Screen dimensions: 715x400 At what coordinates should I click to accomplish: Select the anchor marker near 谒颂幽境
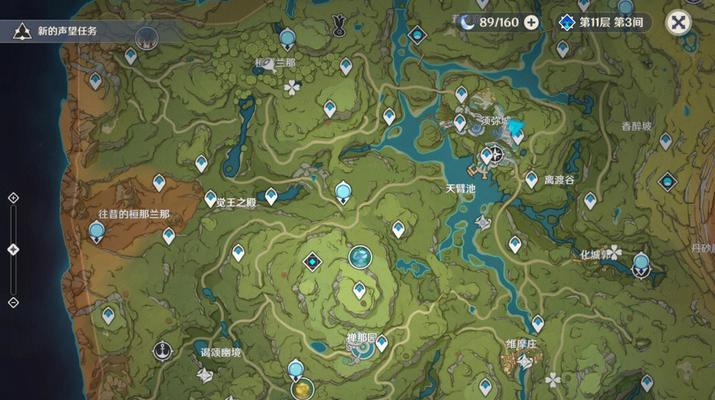tap(162, 350)
